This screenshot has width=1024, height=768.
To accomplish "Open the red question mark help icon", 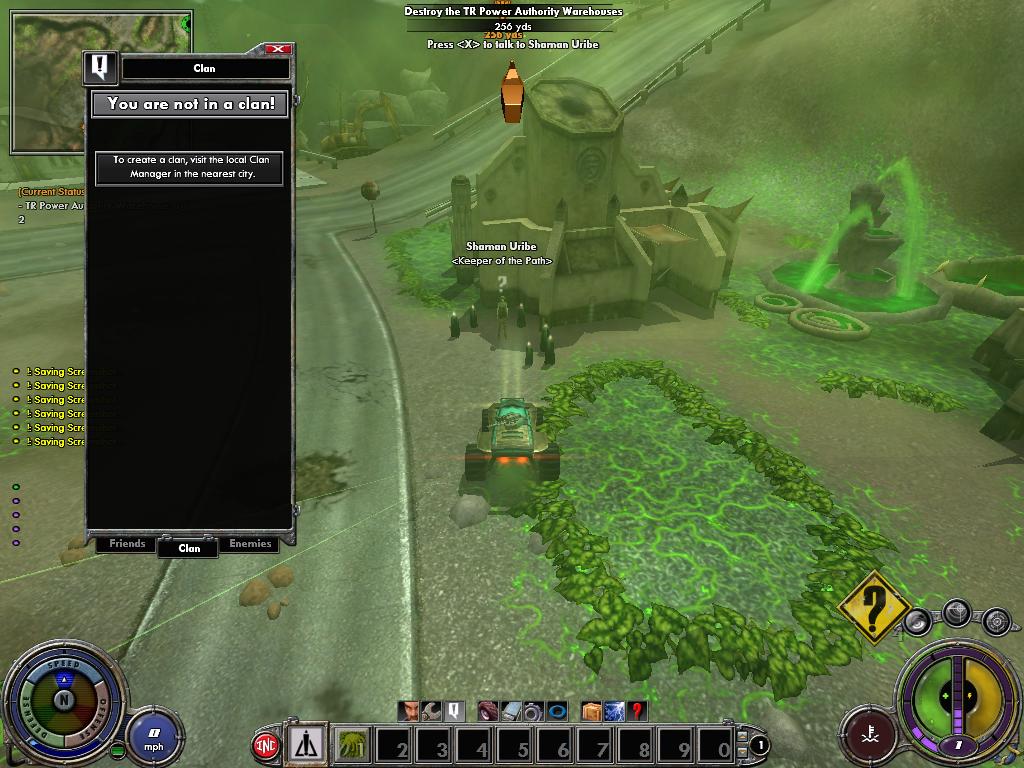I will pos(637,711).
